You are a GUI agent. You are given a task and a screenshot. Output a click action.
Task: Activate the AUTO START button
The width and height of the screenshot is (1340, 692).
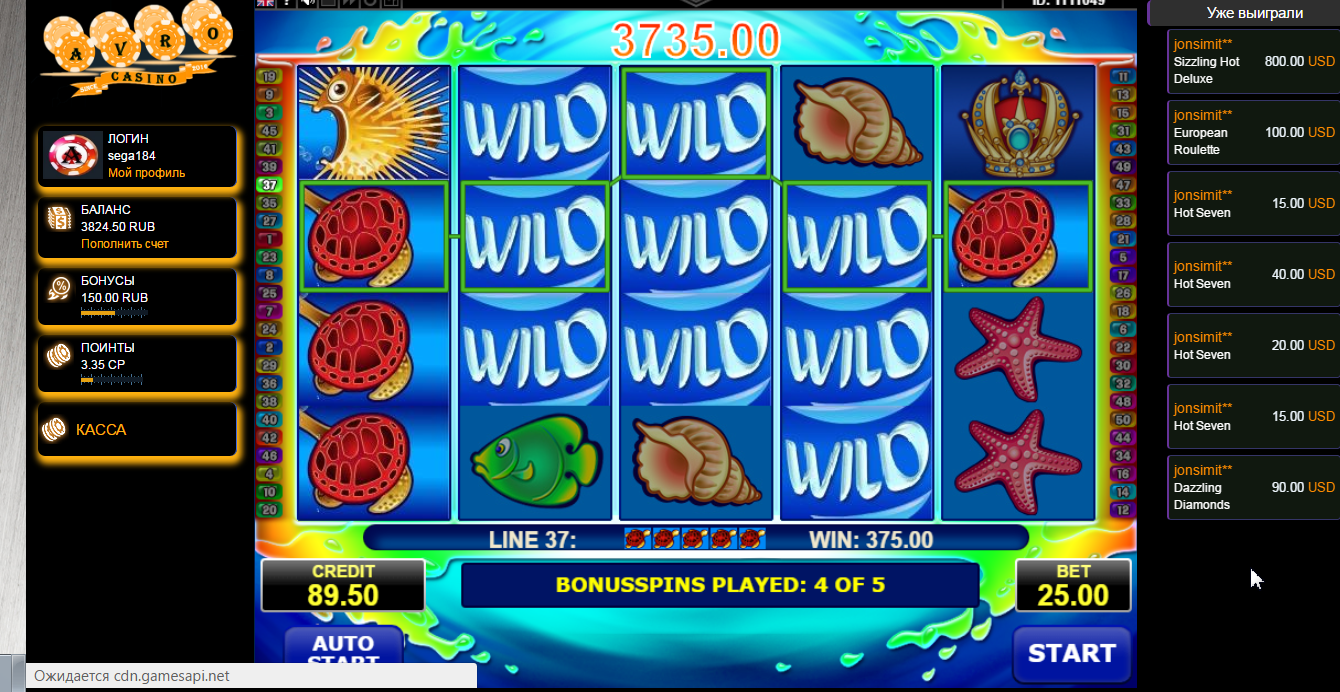(343, 650)
